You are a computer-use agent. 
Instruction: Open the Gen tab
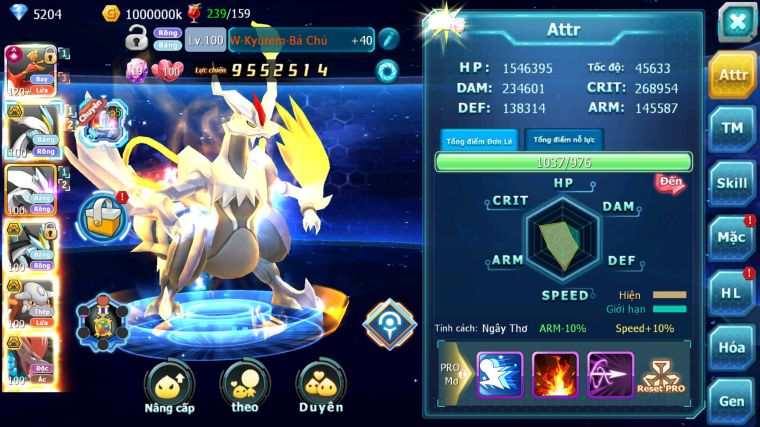tap(733, 400)
